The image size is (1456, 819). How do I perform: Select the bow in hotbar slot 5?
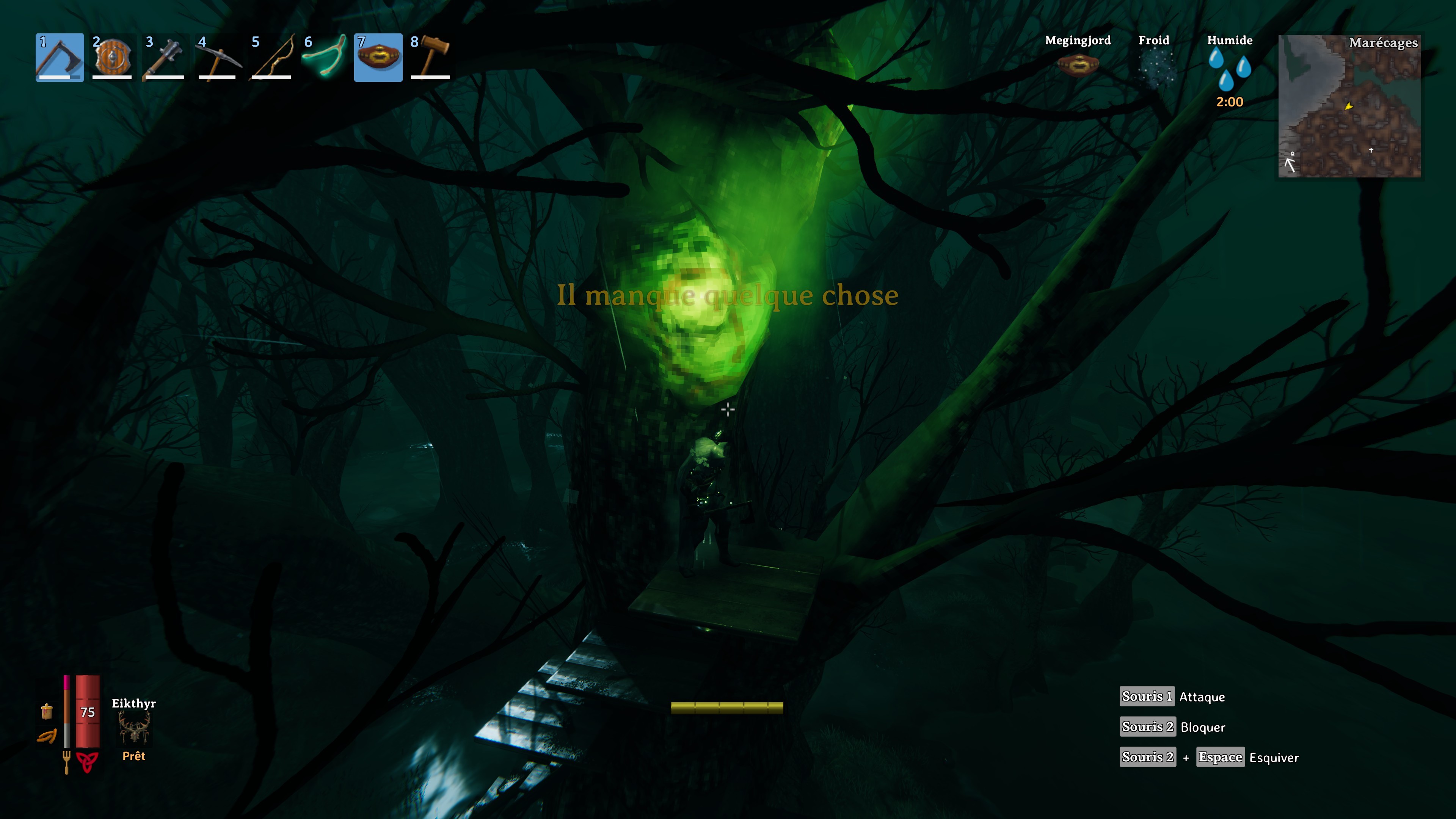(x=271, y=57)
